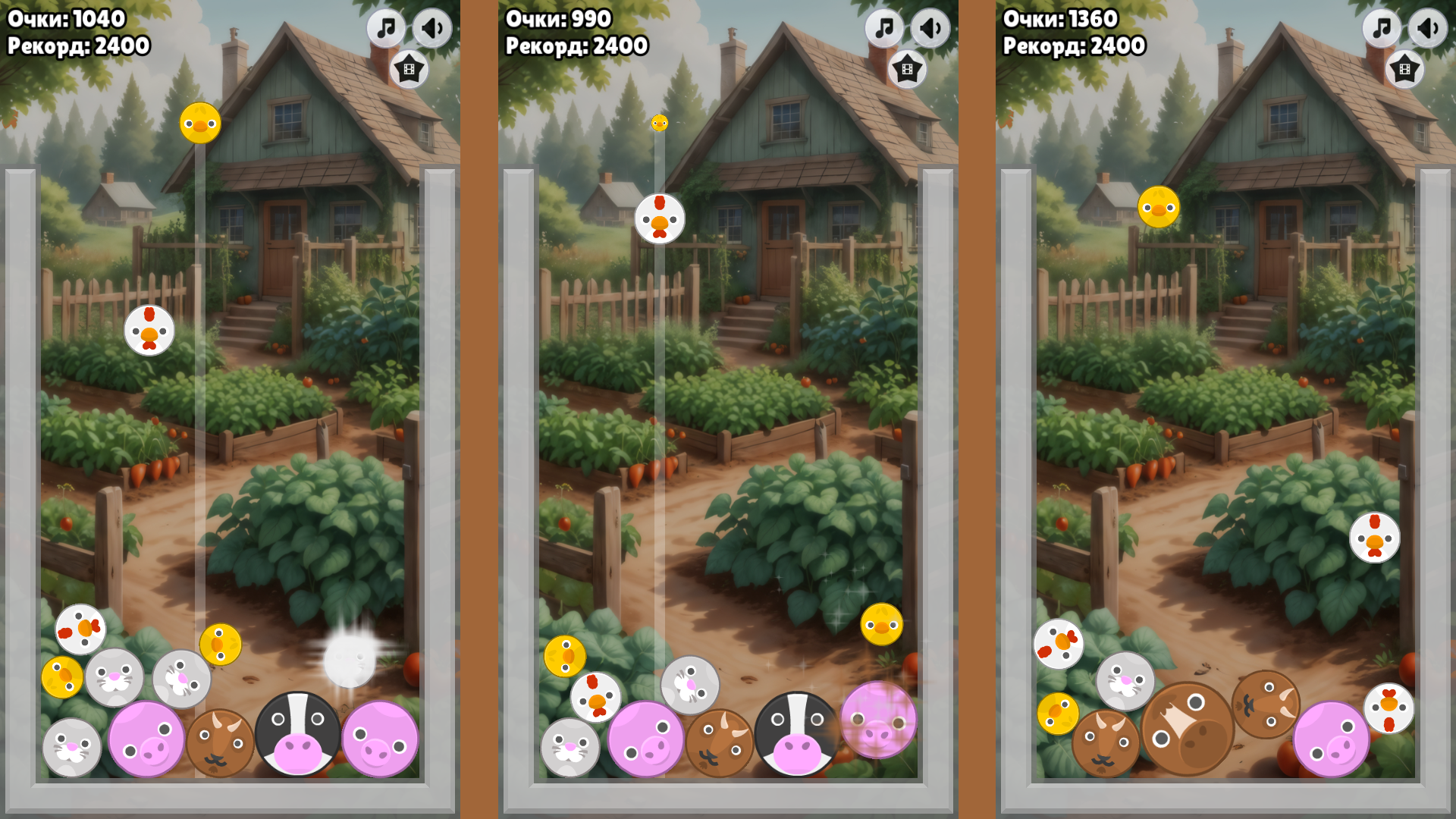1456x819 pixels.
Task: Toggle sound effects off in the left panel
Action: tap(431, 28)
